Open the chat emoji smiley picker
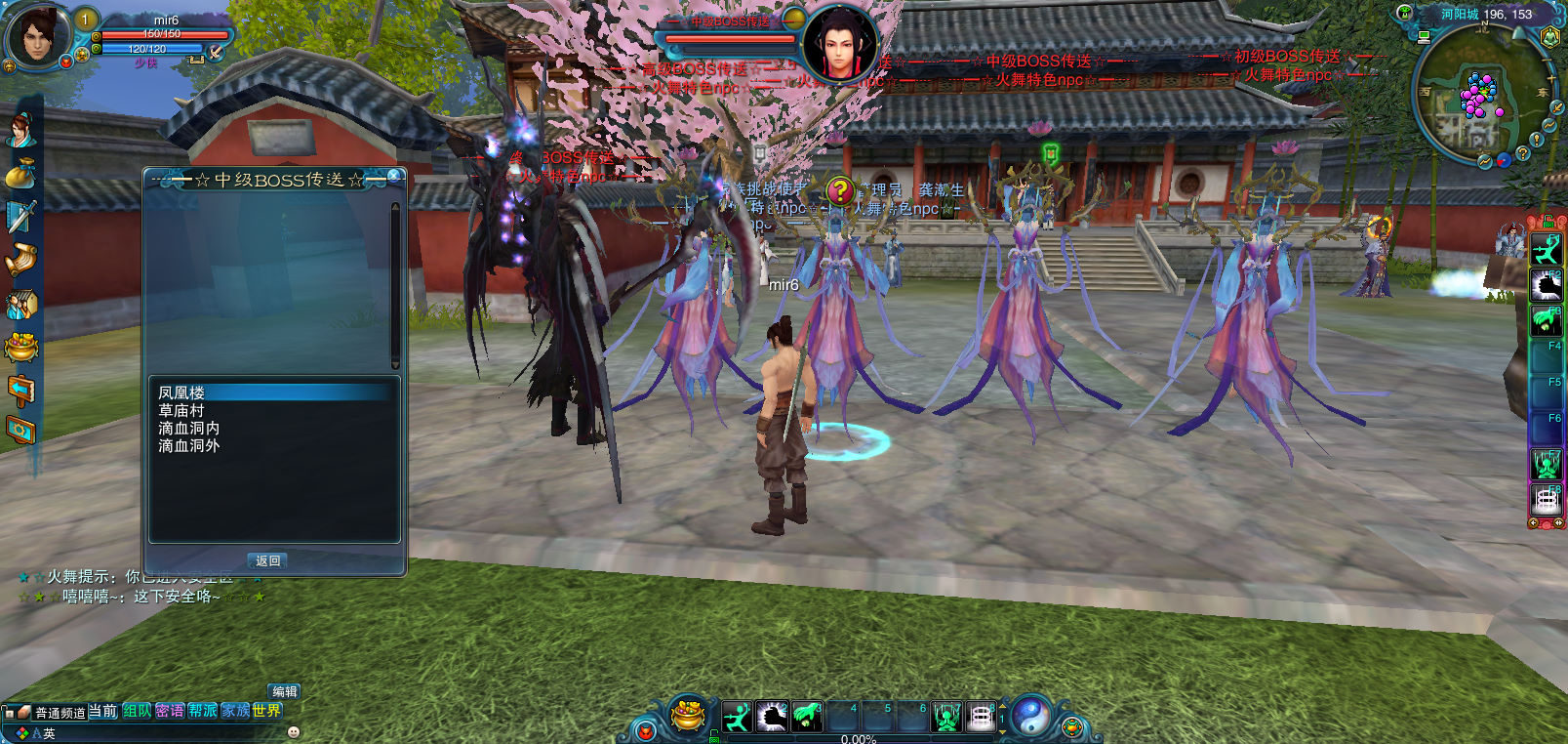The height and width of the screenshot is (744, 1568). [294, 732]
